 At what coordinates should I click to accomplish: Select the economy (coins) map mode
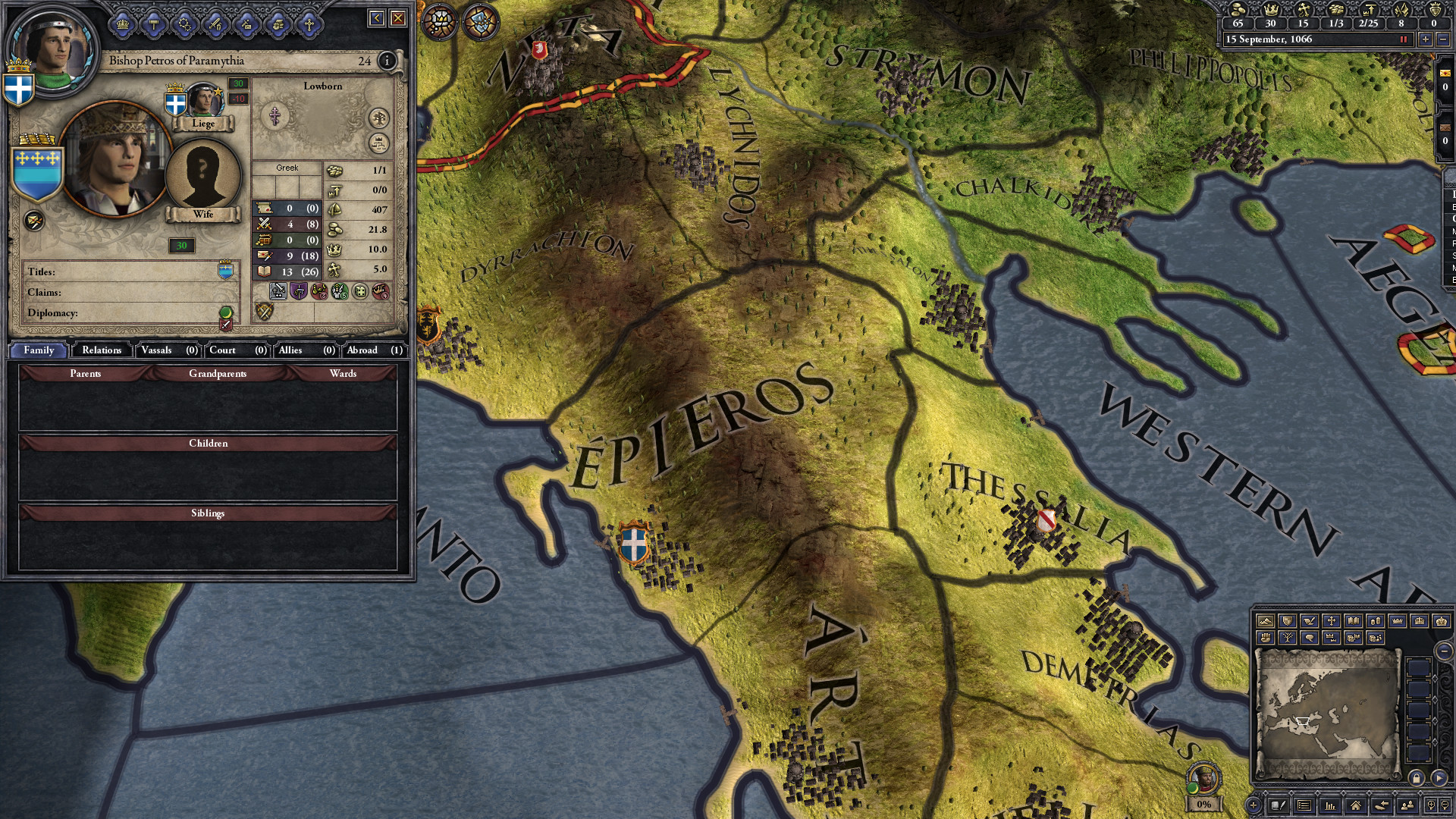coord(1376,621)
